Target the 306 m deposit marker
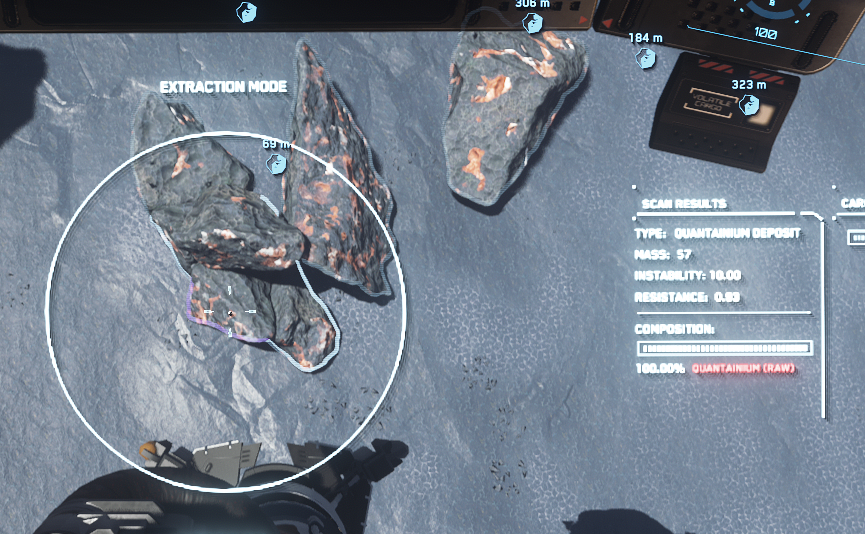This screenshot has width=865, height=534. click(533, 21)
